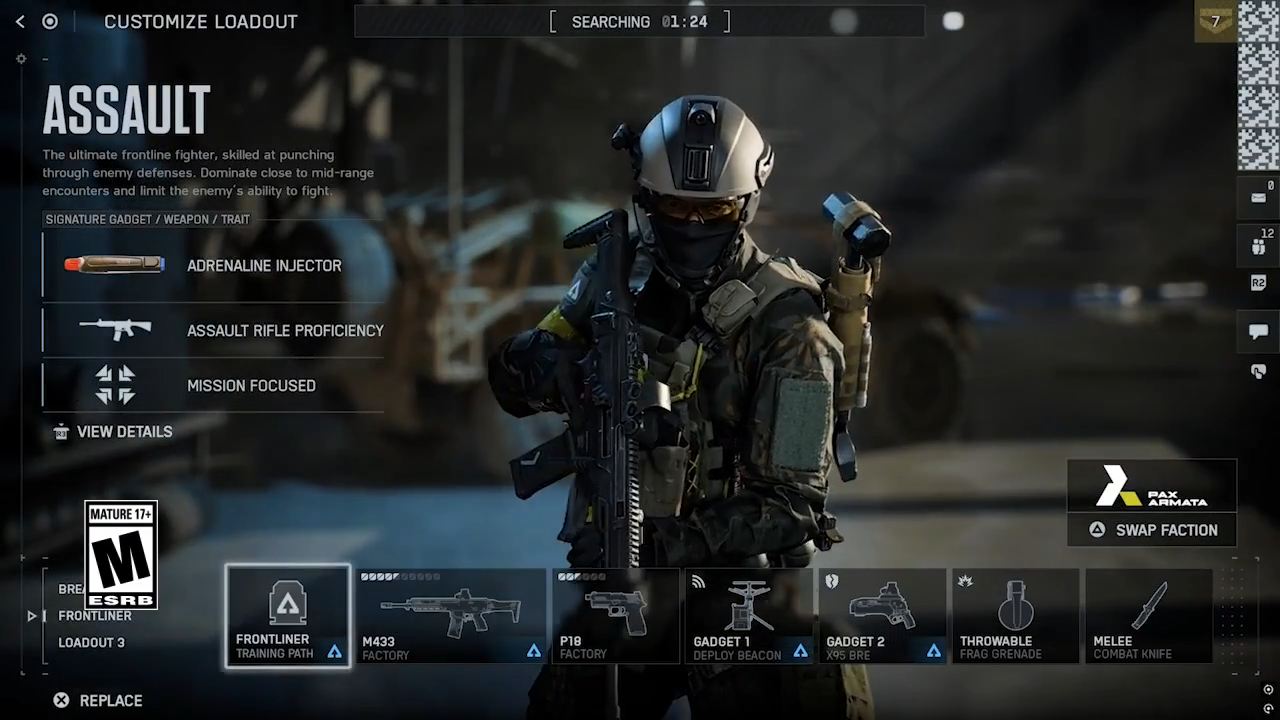Select the Adrenaline Injector signature gadget

pos(213,265)
